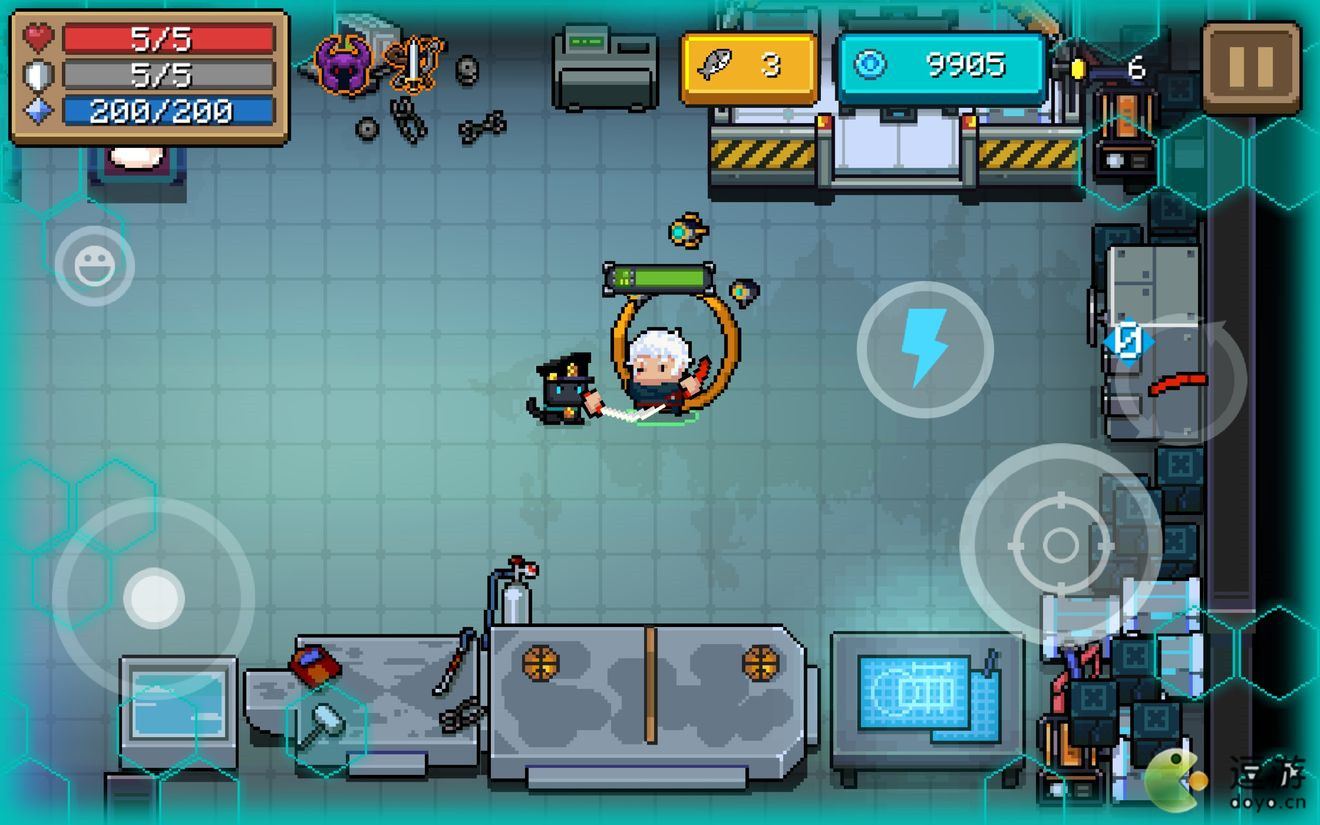The width and height of the screenshot is (1320, 825).
Task: Select the orange sword buff icon
Action: 413,64
